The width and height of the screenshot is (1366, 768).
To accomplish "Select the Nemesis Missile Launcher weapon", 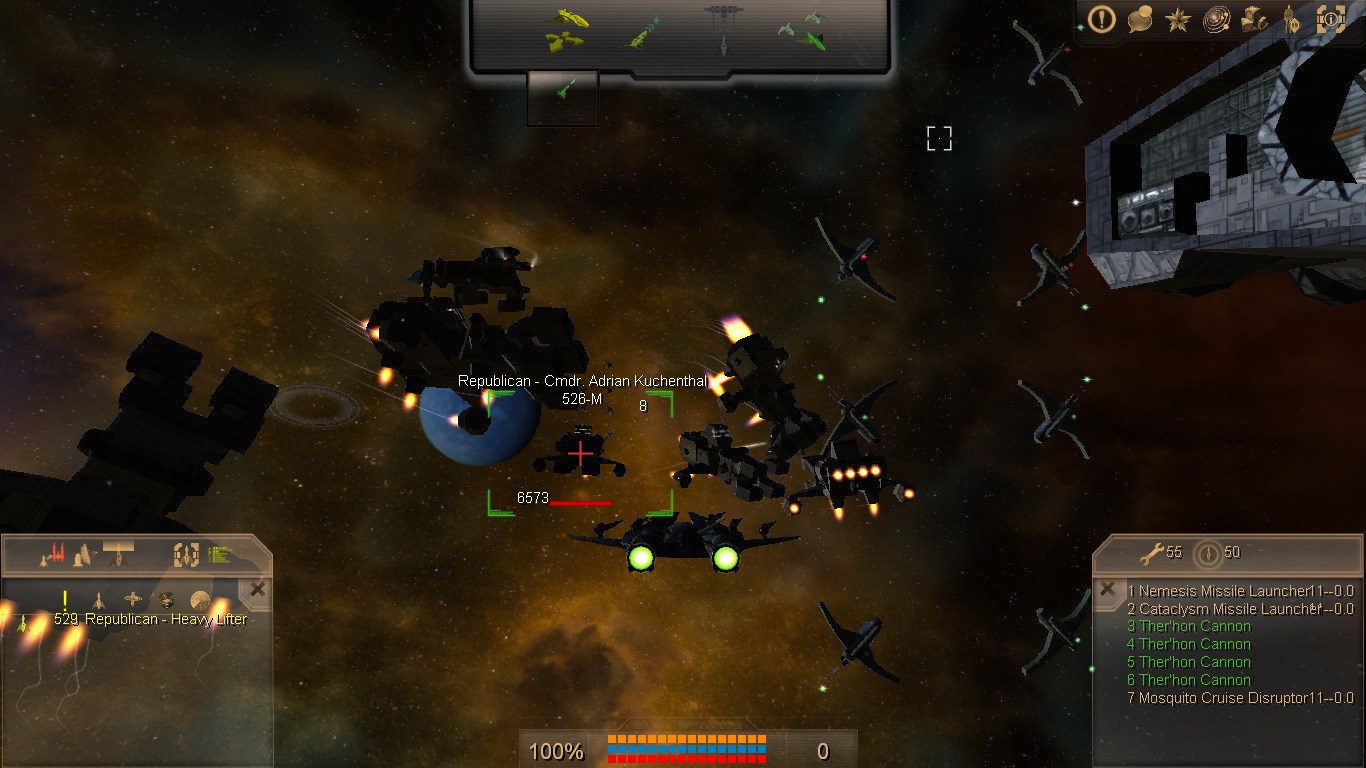I will pos(1224,591).
